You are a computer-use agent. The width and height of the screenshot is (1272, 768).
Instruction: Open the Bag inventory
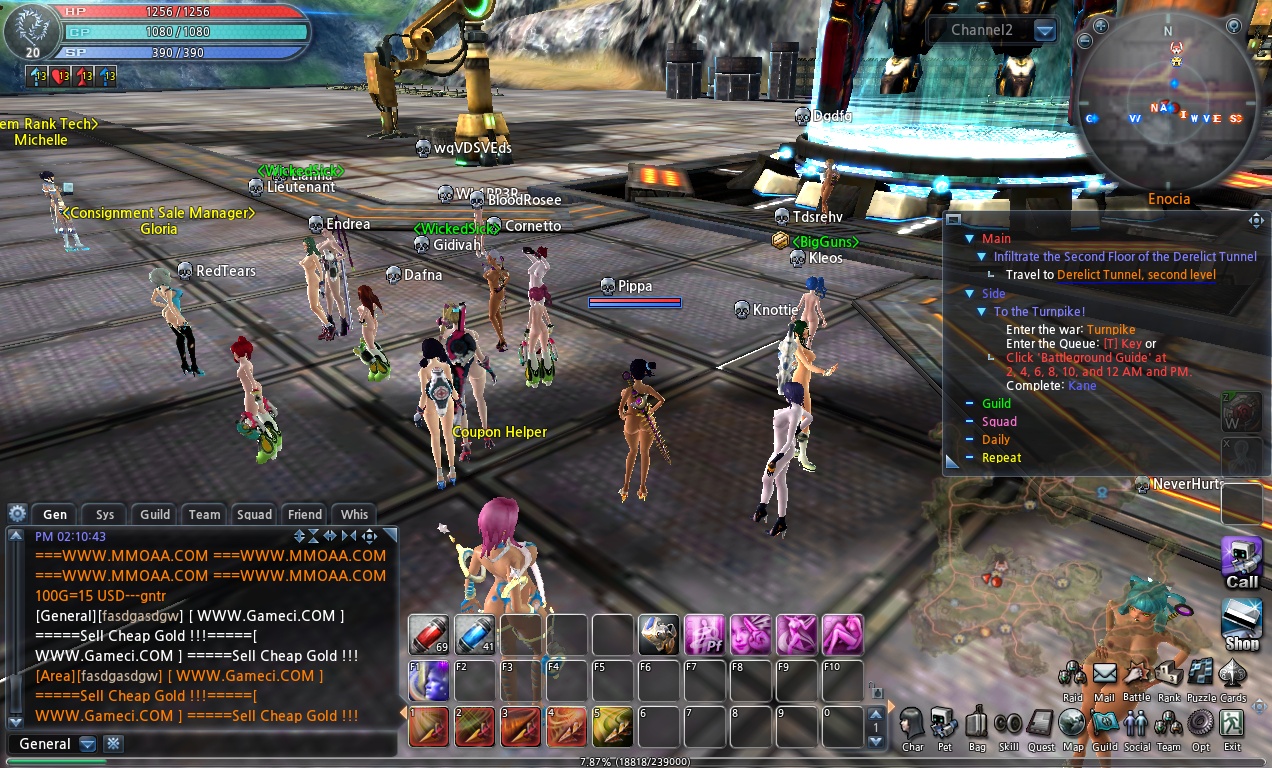pyautogui.click(x=977, y=725)
